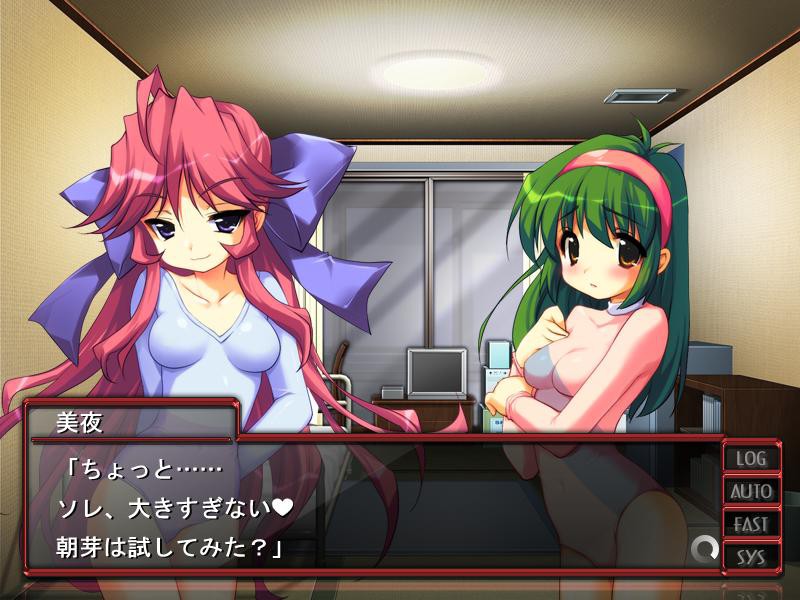Toggle AUTO text advance mode
Image resolution: width=800 pixels, height=600 pixels.
pos(752,491)
